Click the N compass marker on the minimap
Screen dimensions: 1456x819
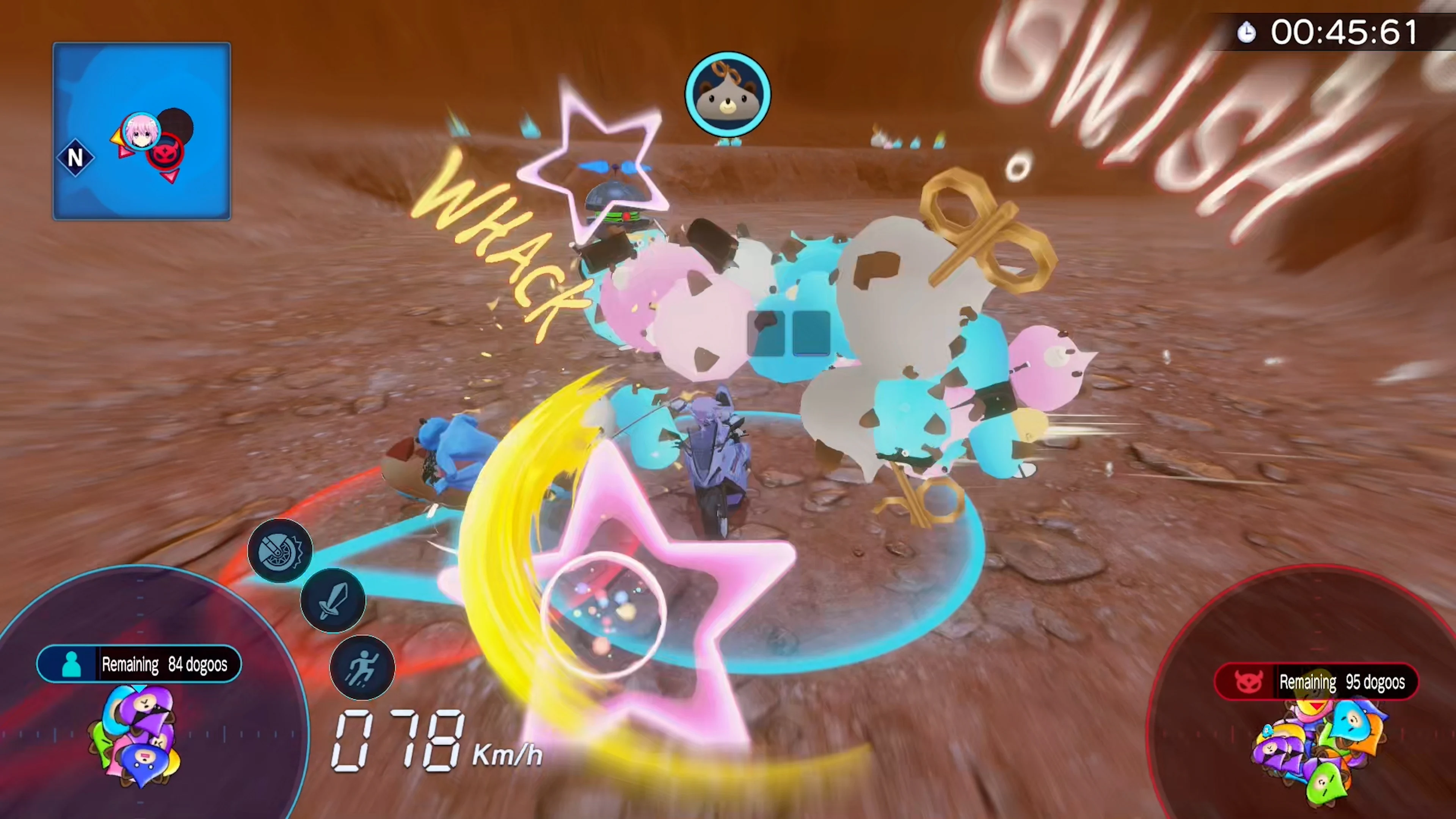(75, 158)
